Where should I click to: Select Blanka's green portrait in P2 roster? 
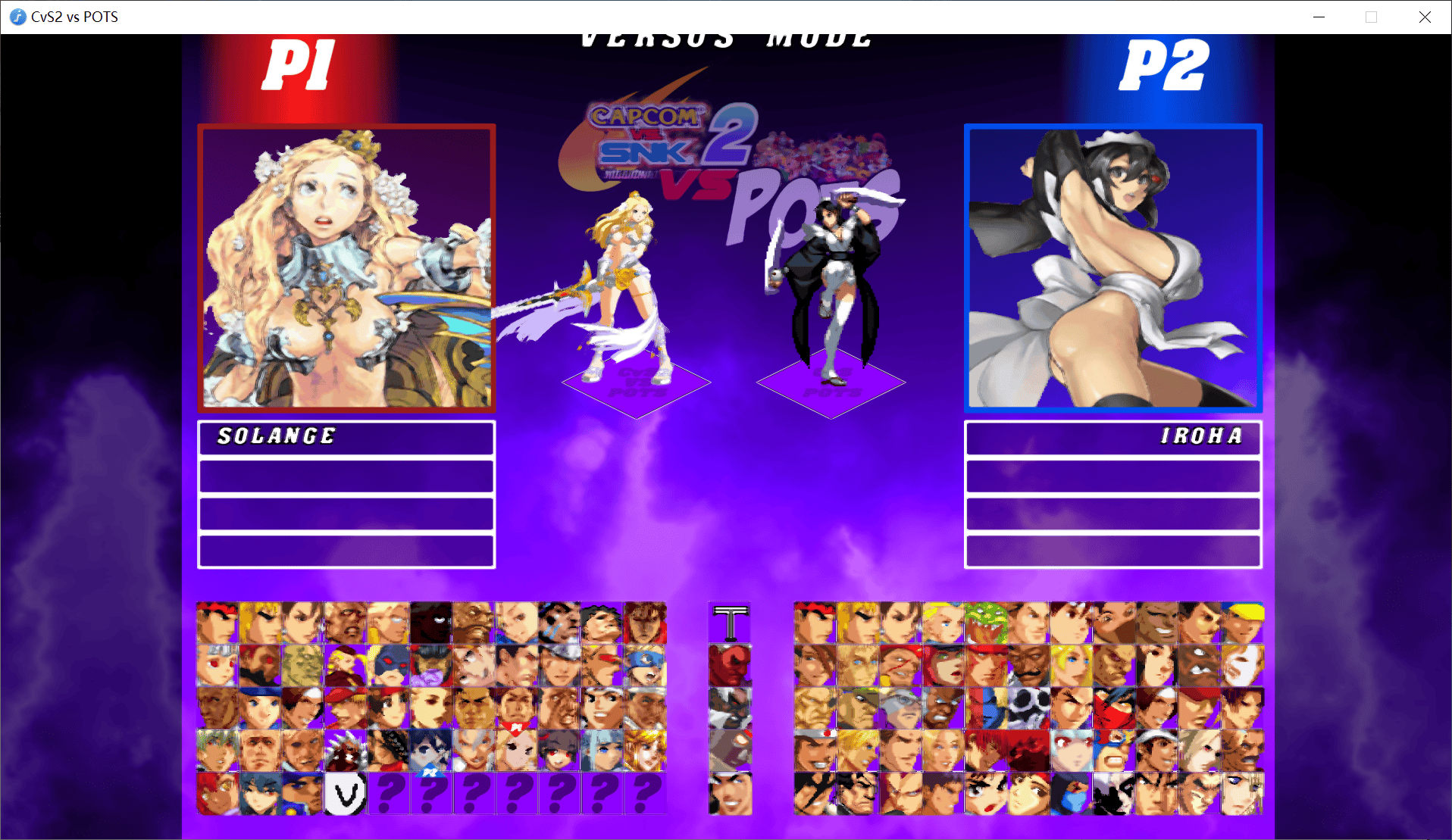(986, 623)
